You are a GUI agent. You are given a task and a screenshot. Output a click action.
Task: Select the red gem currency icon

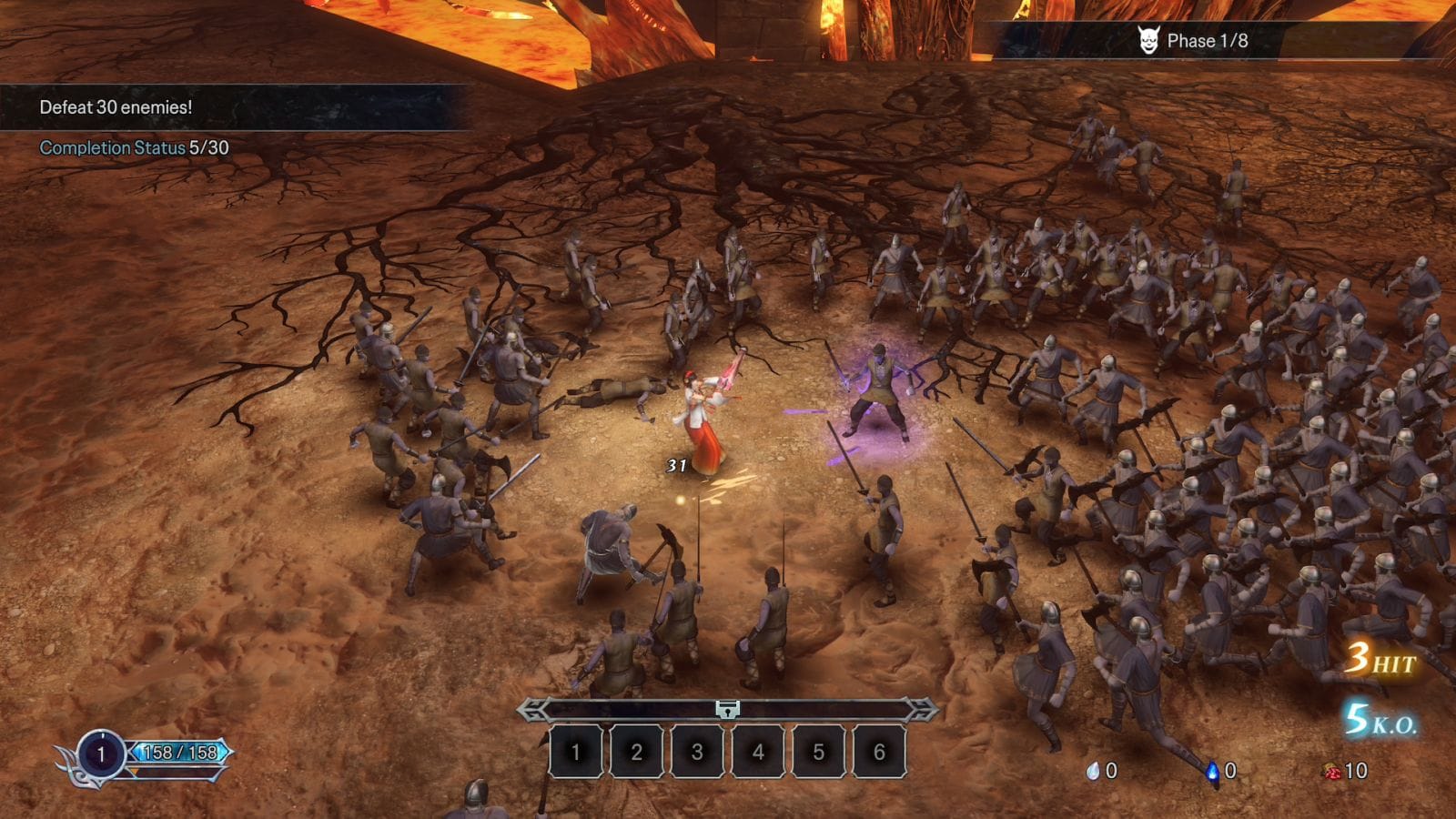click(x=1331, y=772)
